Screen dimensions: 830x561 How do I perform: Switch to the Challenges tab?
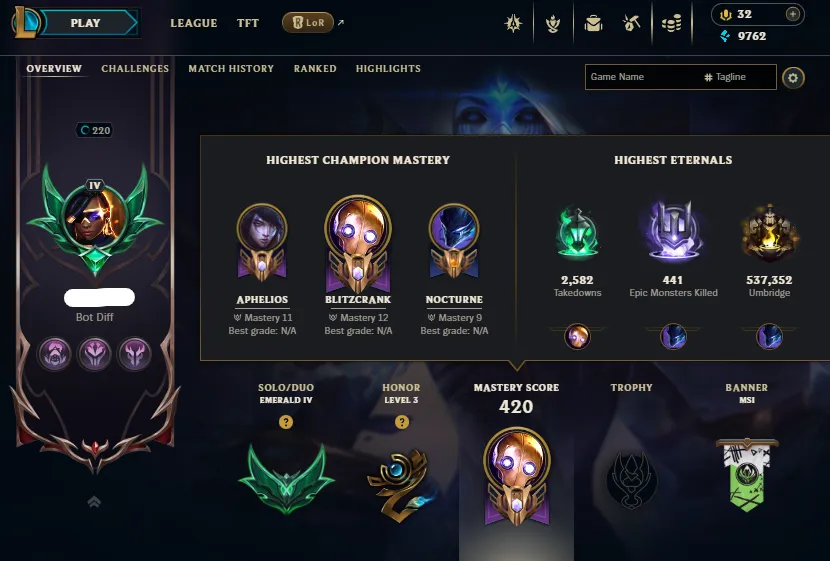click(x=135, y=69)
